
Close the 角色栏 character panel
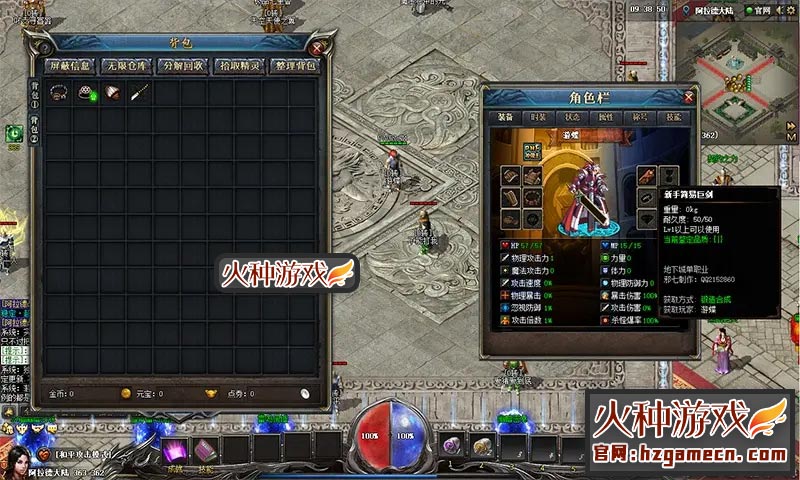pos(689,97)
